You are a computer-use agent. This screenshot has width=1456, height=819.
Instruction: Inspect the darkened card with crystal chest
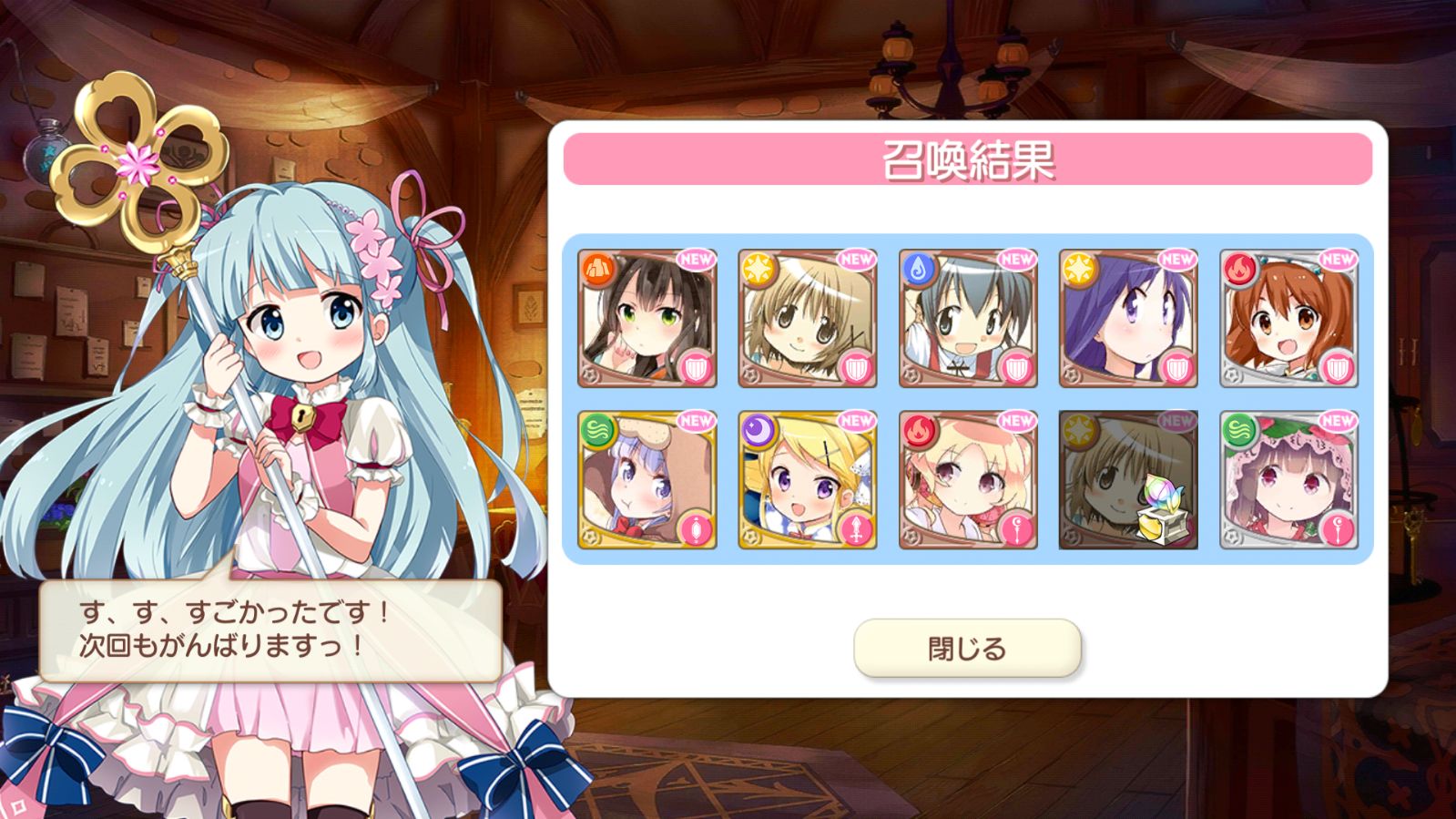(x=1128, y=479)
